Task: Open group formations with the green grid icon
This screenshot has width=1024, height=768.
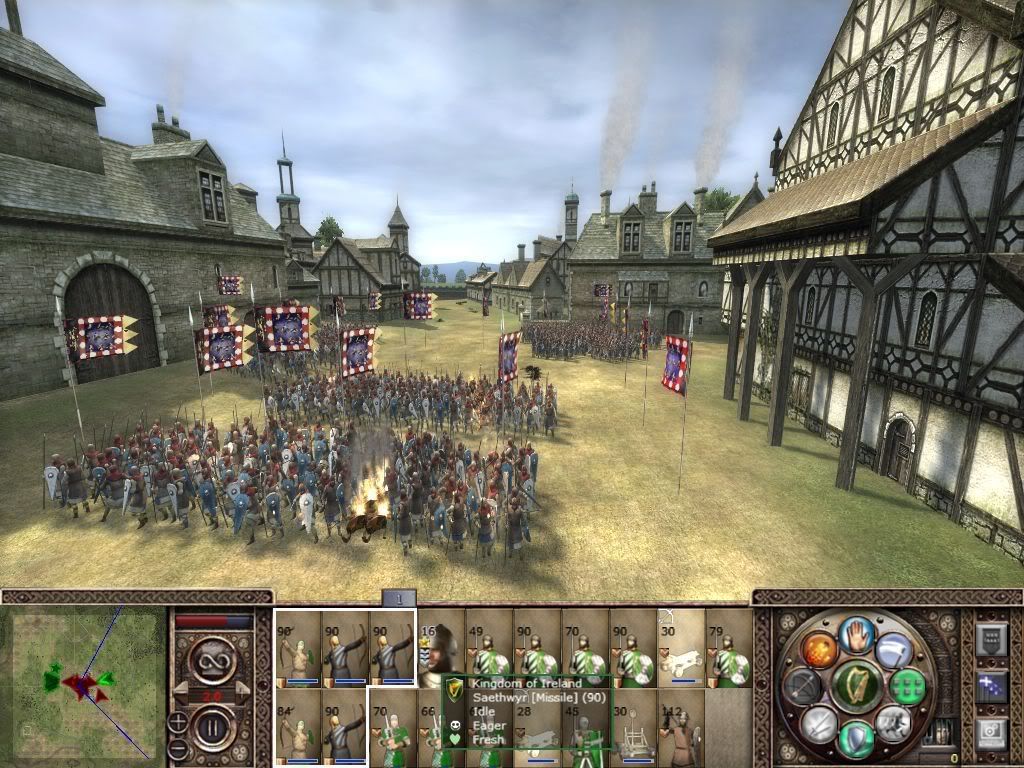Action: tap(909, 686)
